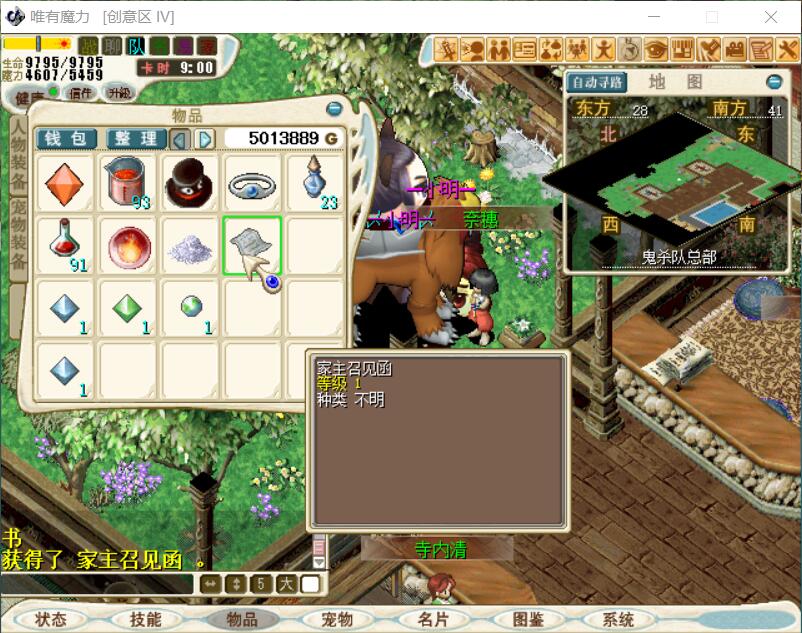Click the 自动寻路 auto-pathfinding button

point(597,82)
